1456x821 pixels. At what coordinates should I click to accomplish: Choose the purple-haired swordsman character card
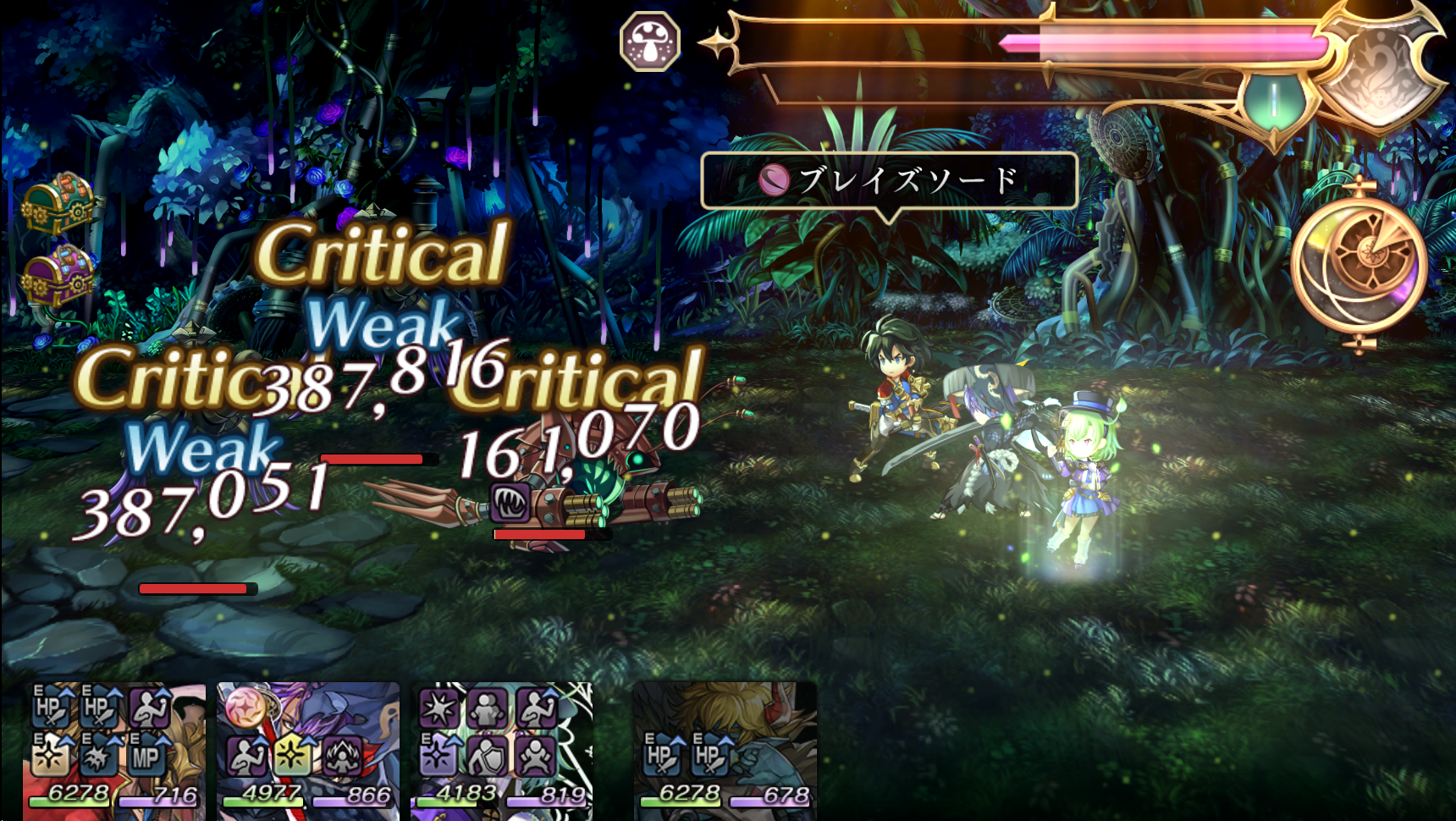pos(308,751)
